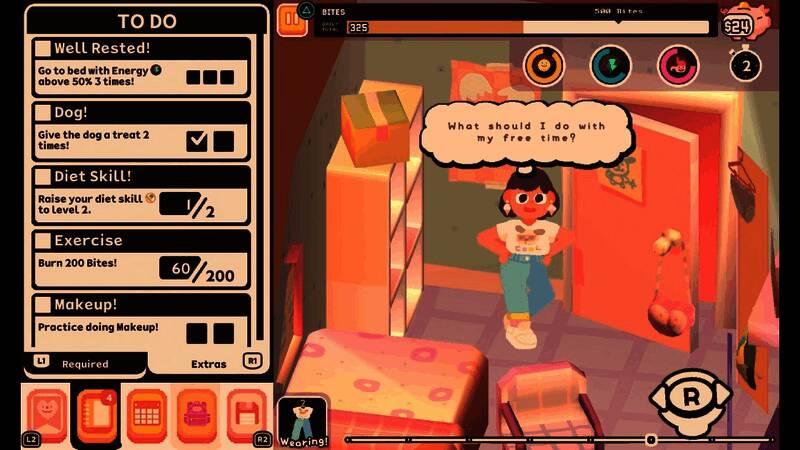
Task: Open the Wearing outfit panel
Action: coord(303,419)
